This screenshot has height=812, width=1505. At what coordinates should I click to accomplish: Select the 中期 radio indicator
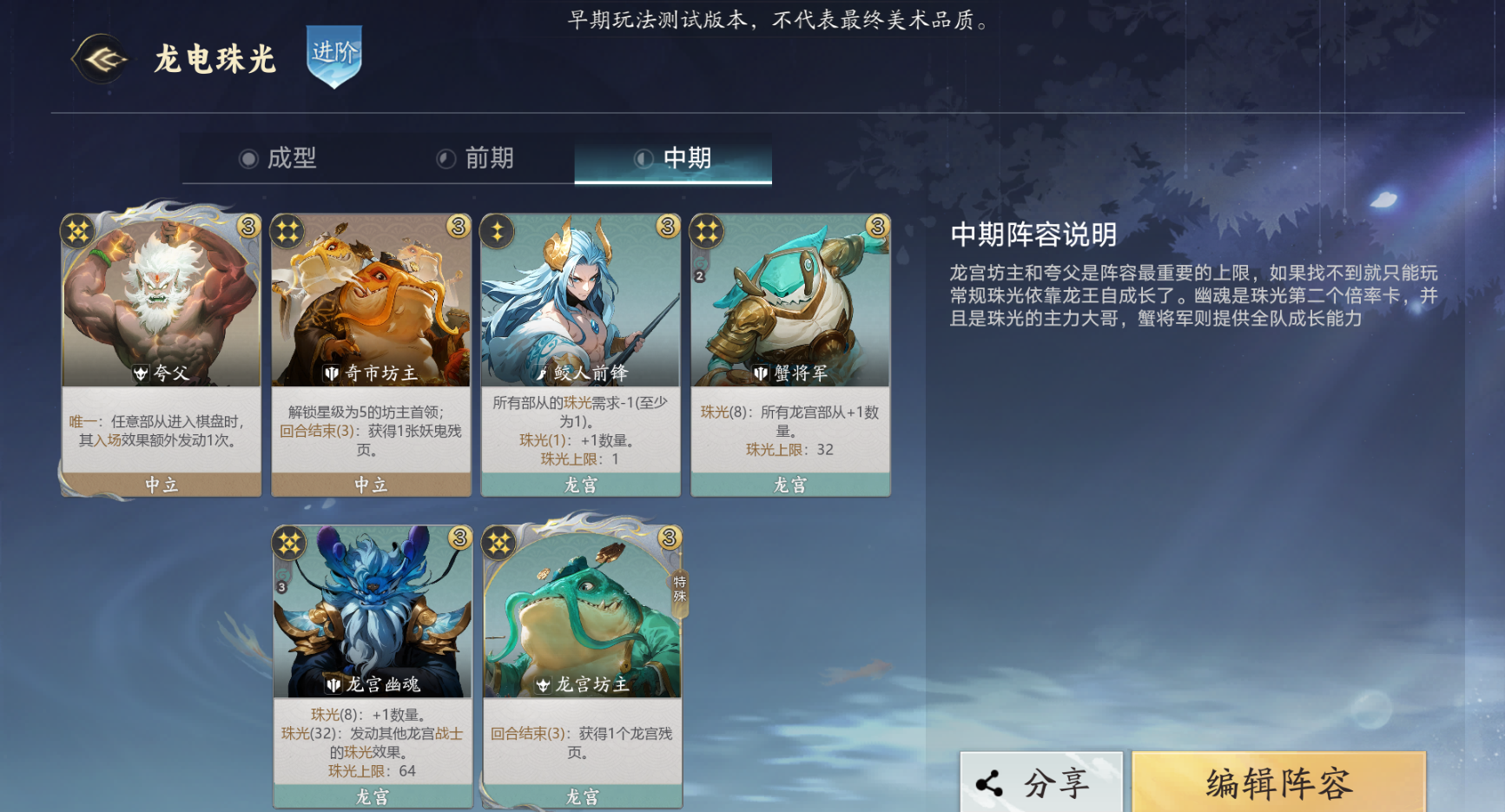tap(644, 159)
